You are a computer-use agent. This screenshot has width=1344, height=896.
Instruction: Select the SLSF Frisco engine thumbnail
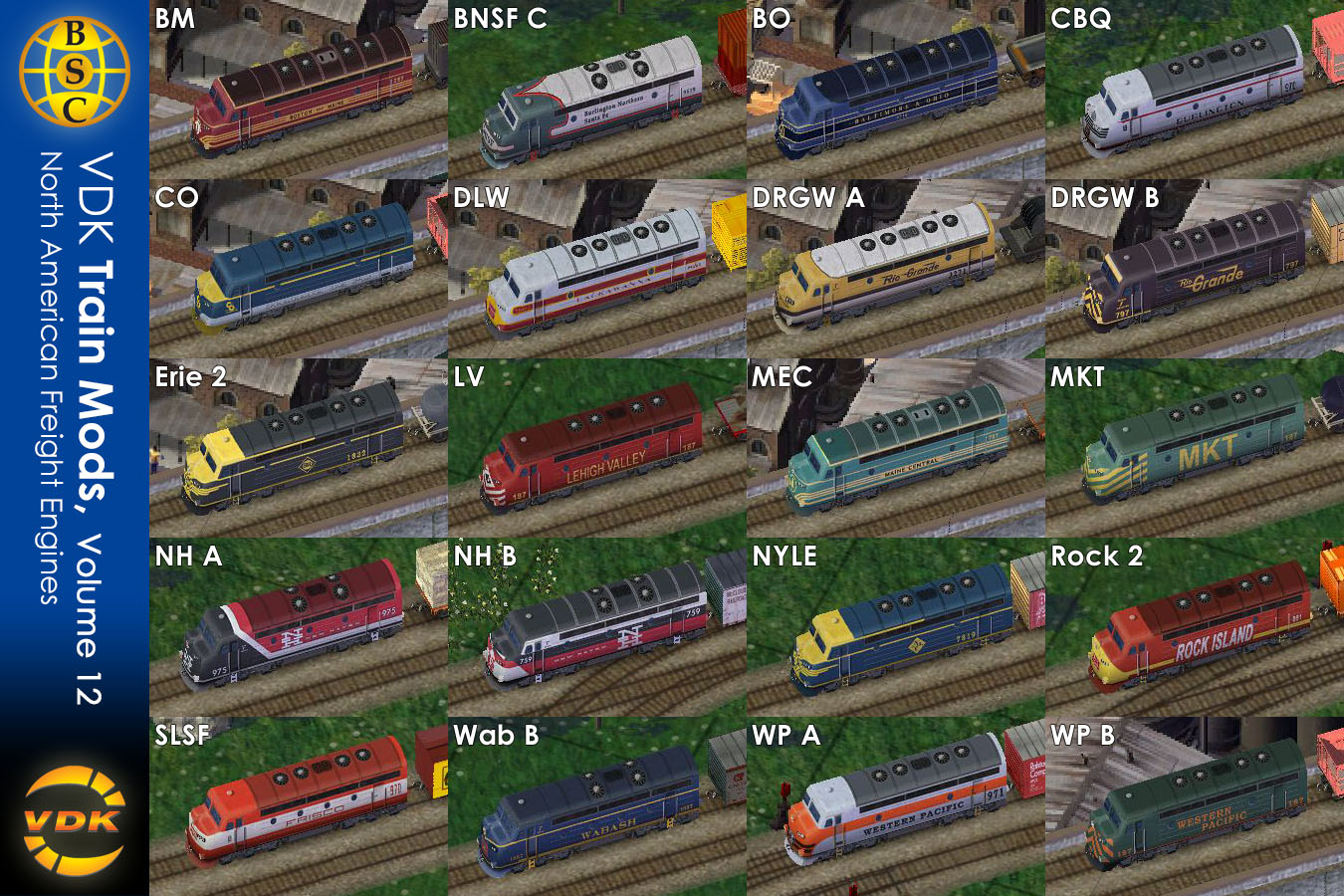299,806
